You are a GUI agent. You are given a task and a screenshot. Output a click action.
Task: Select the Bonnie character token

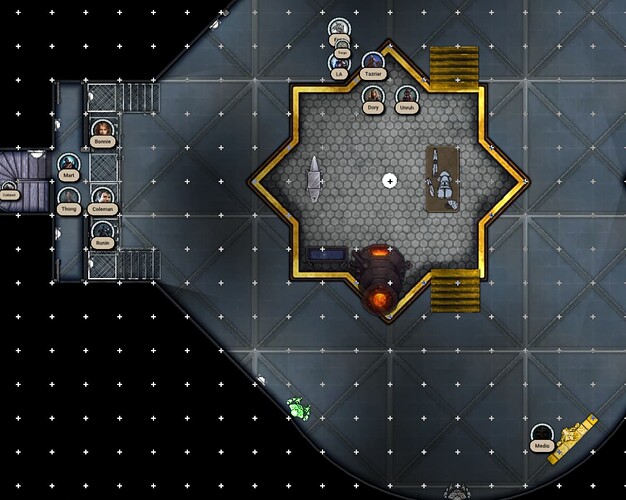point(102,130)
